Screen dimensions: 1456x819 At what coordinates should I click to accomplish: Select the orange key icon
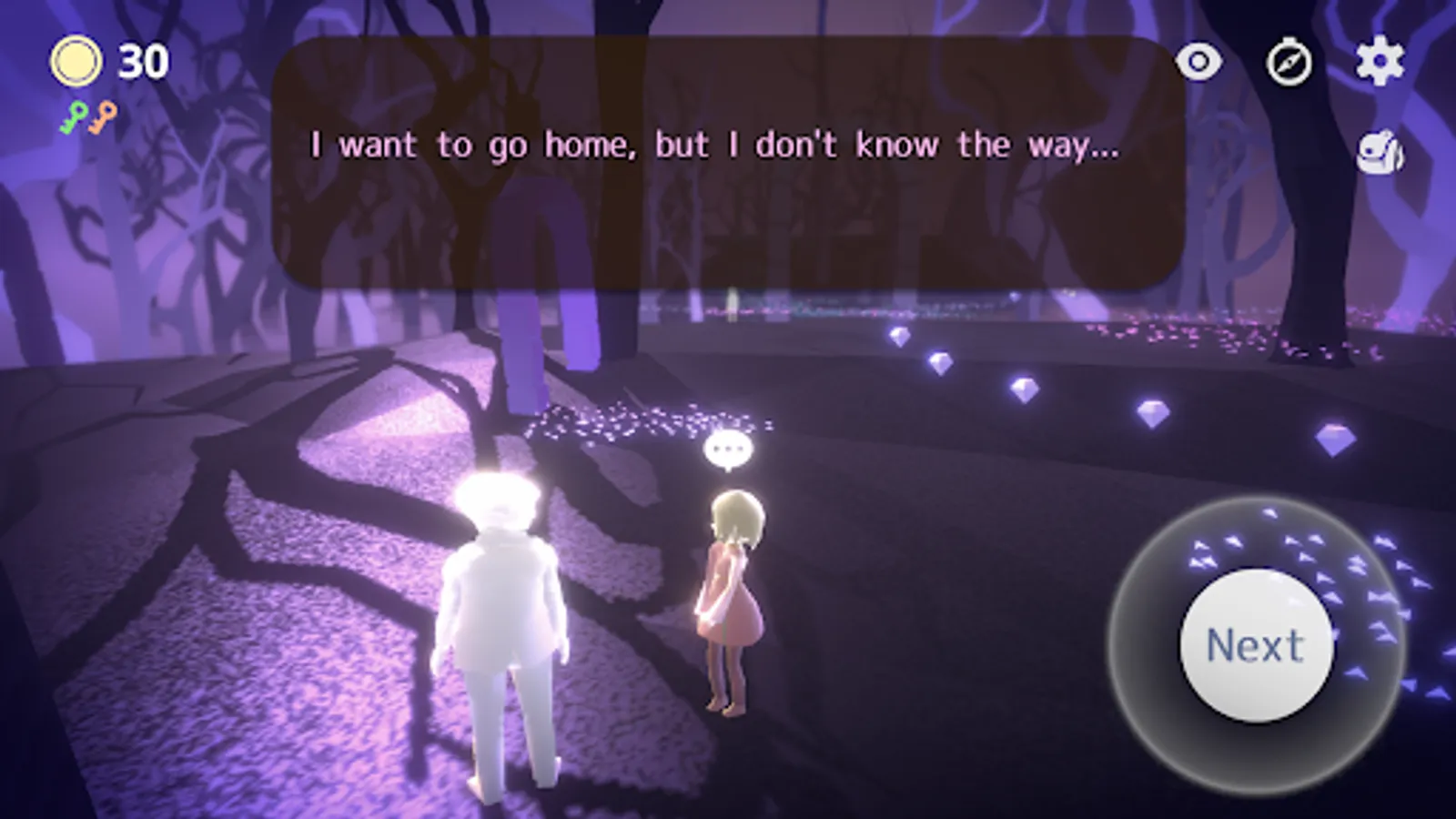(103, 116)
